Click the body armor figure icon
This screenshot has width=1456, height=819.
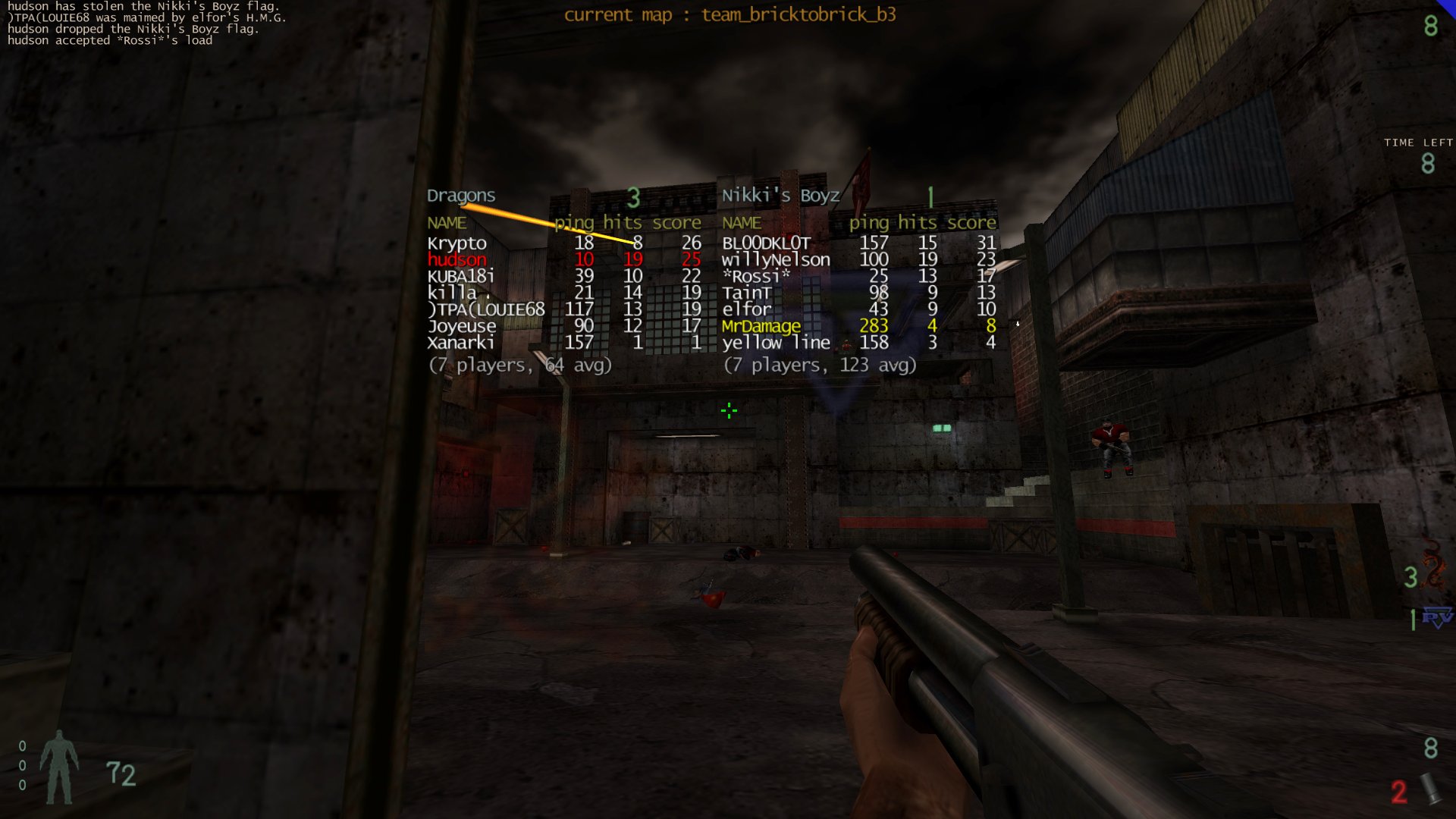click(x=58, y=767)
